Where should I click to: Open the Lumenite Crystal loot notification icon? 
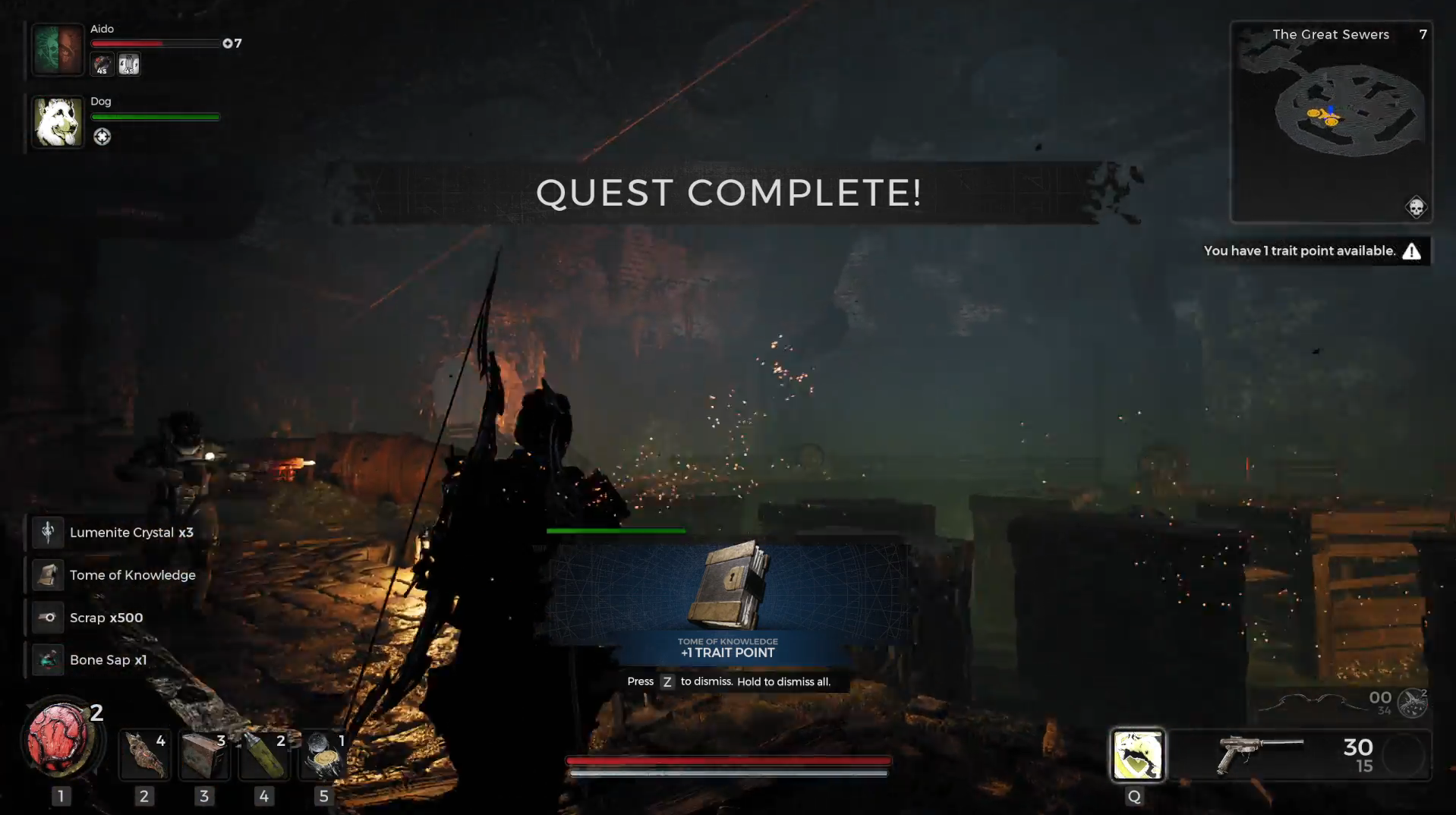47,532
